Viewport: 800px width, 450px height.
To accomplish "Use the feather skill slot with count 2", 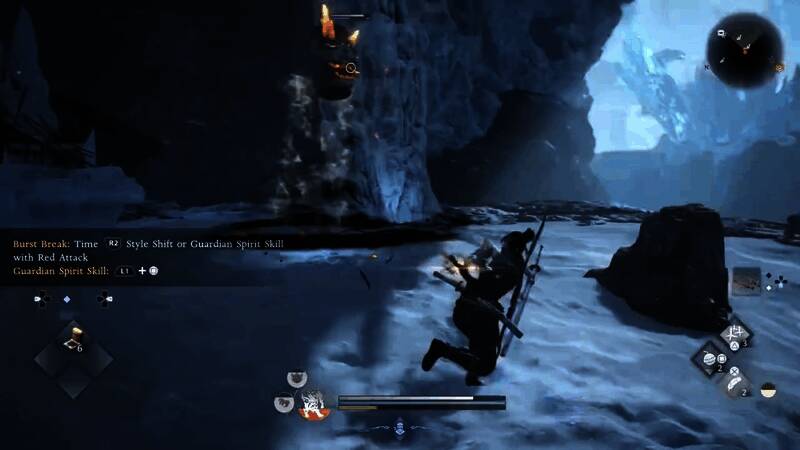I will [x=735, y=384].
